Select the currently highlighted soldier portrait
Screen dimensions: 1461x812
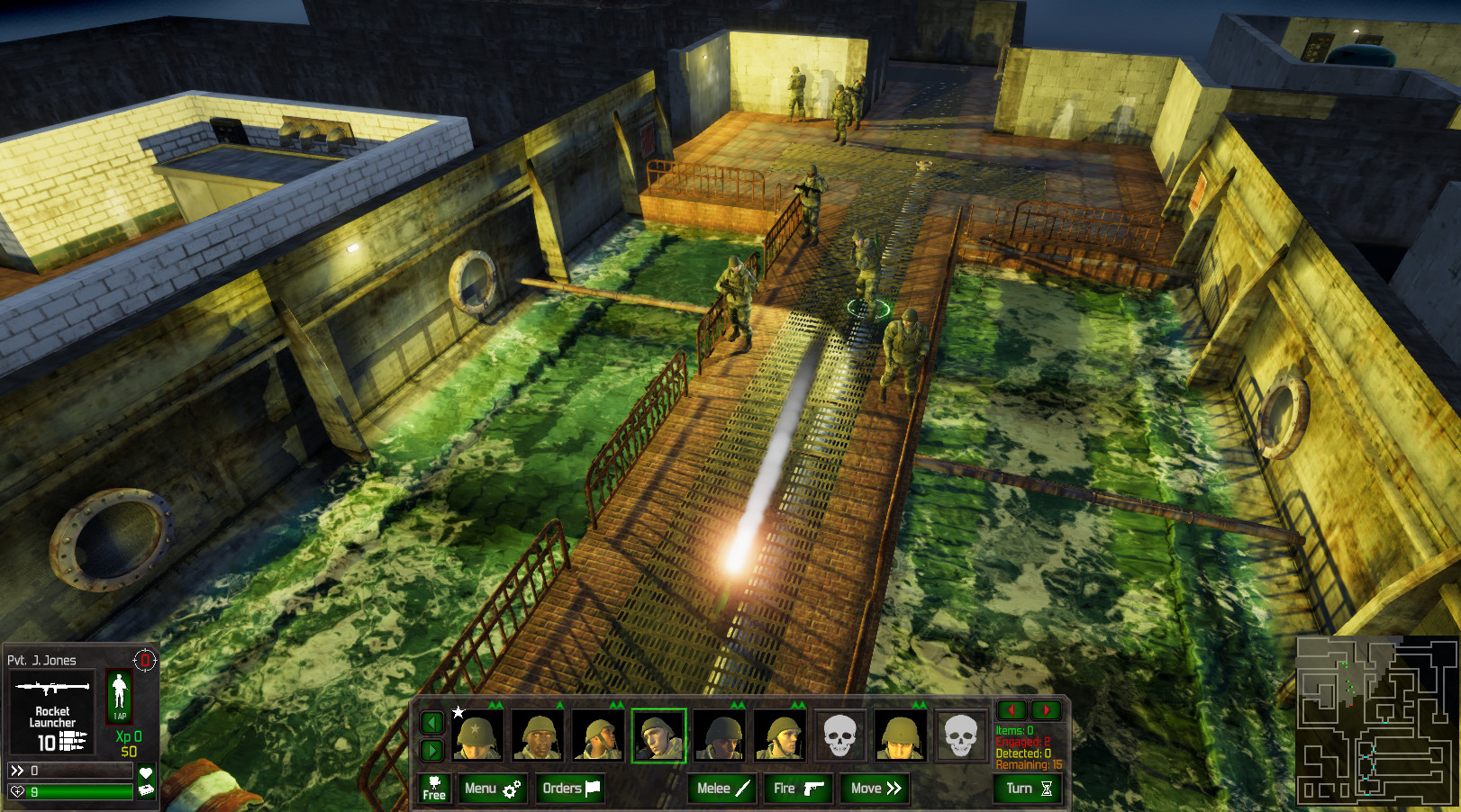[x=658, y=735]
